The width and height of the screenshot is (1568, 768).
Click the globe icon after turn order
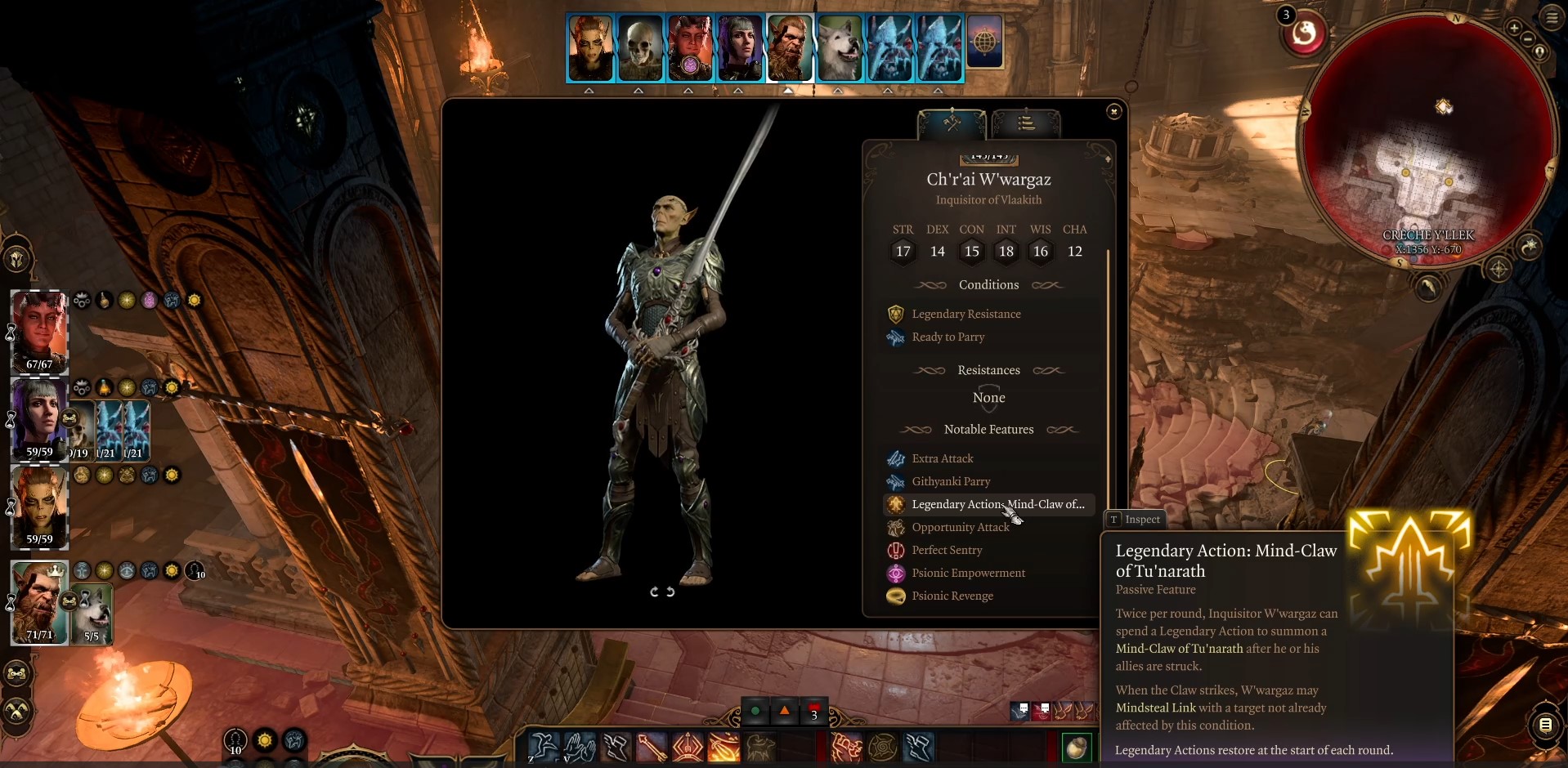pyautogui.click(x=985, y=42)
